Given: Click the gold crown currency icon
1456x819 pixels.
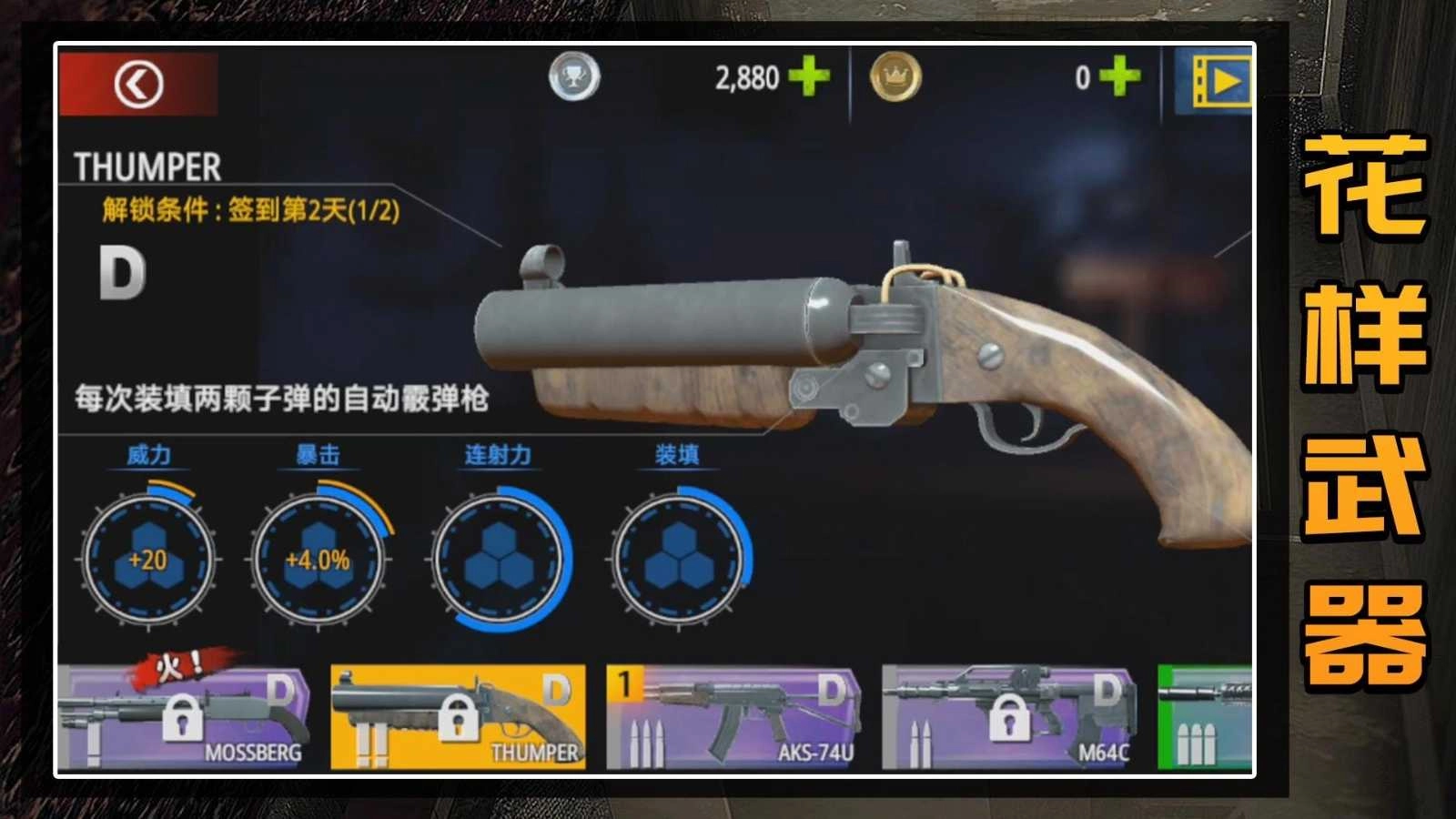Looking at the screenshot, I should pos(895,77).
